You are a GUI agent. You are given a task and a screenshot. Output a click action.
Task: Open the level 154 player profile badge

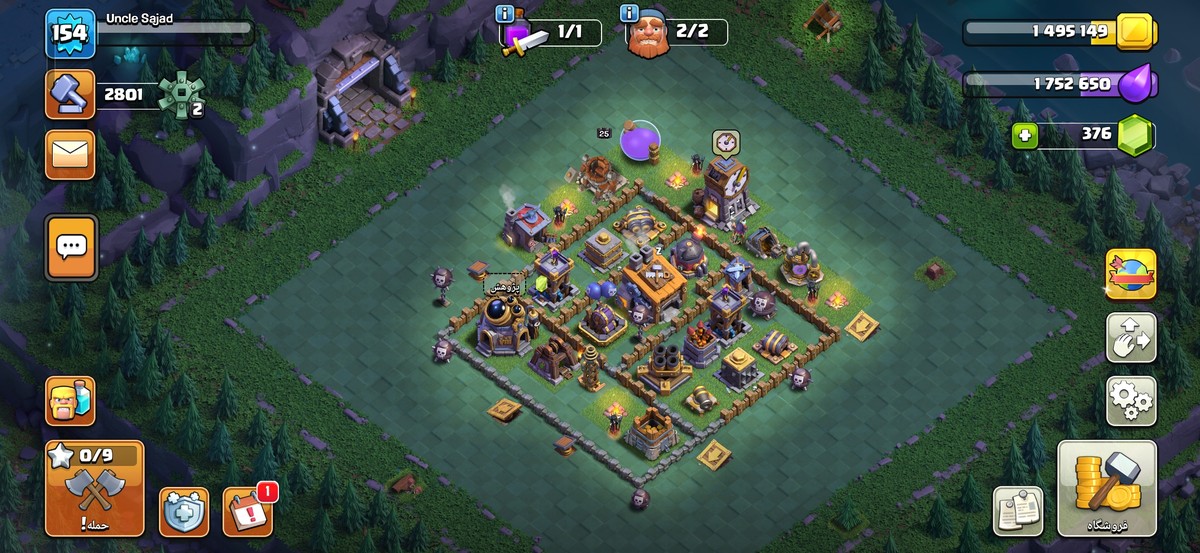tap(70, 34)
